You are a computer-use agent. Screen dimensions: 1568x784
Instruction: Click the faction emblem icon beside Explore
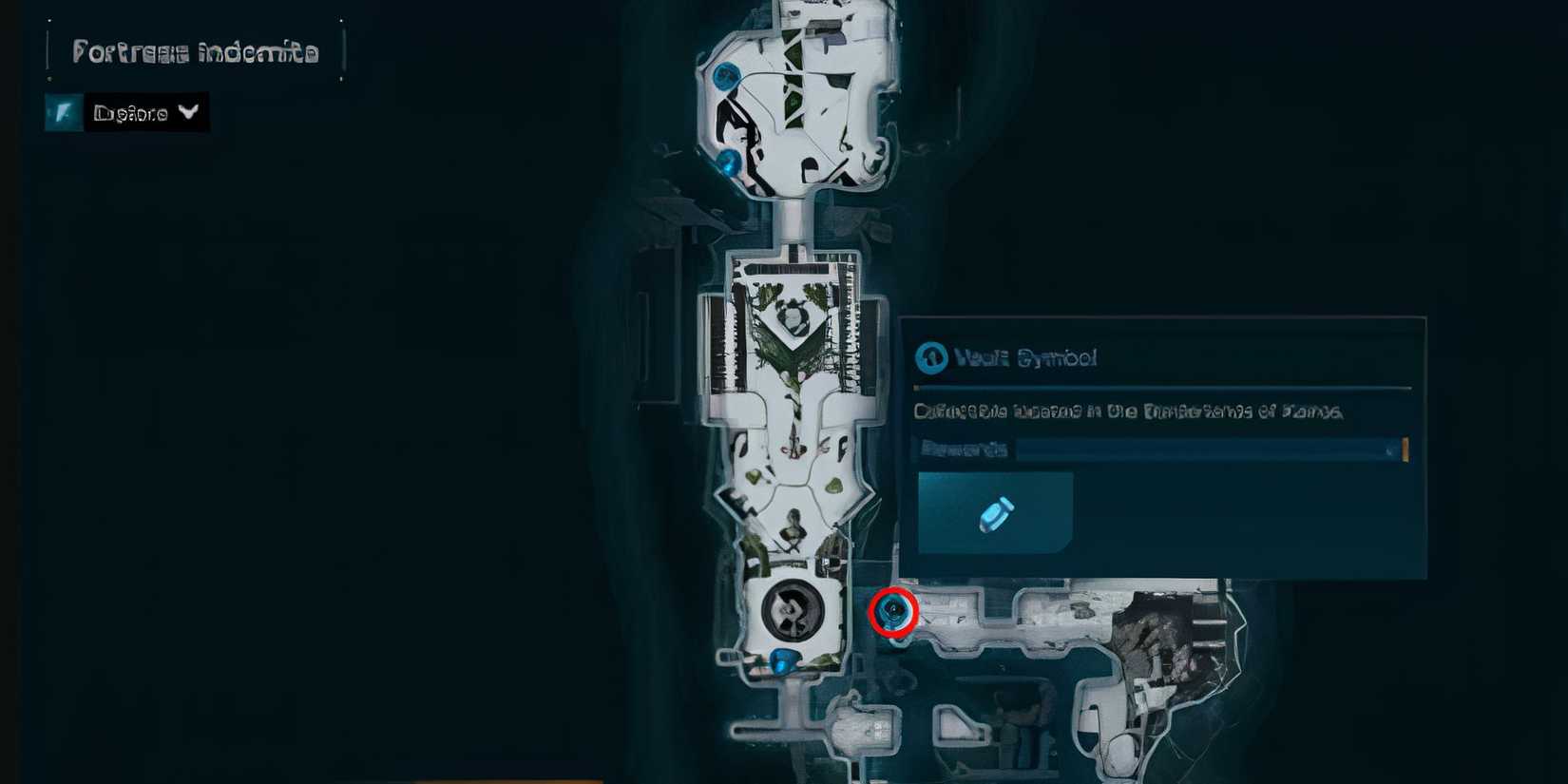[62, 113]
